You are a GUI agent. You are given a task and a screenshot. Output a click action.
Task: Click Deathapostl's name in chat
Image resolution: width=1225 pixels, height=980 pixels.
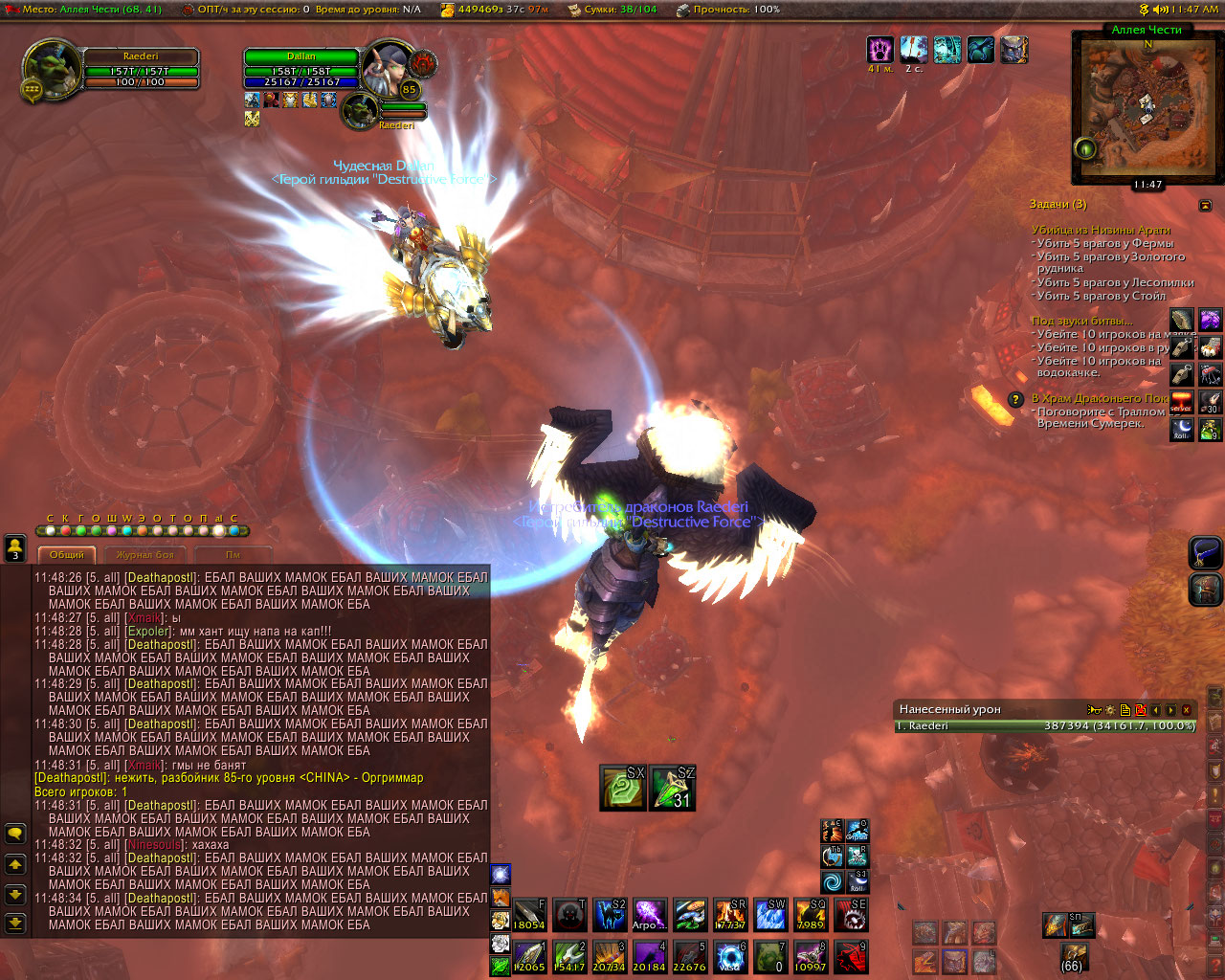coord(162,578)
